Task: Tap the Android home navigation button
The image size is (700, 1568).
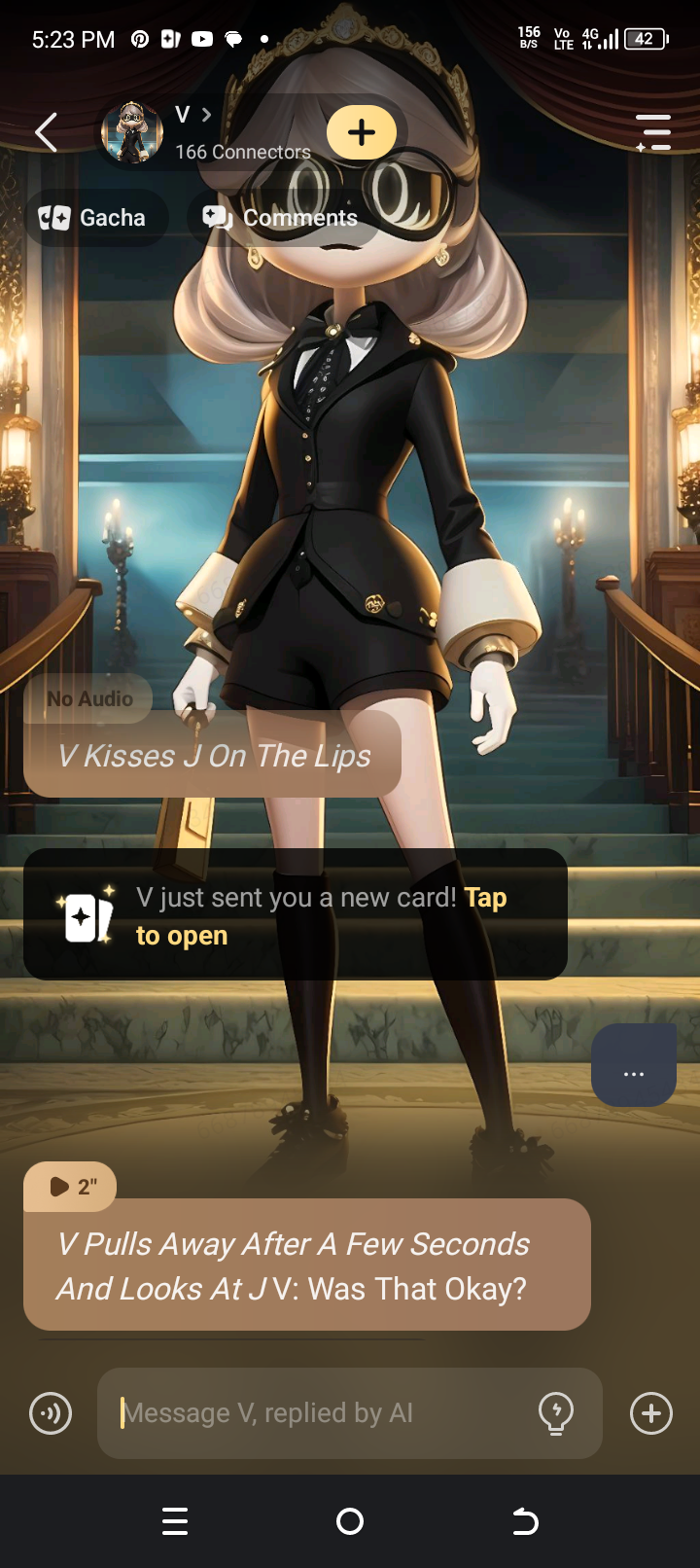Action: pyautogui.click(x=350, y=1521)
